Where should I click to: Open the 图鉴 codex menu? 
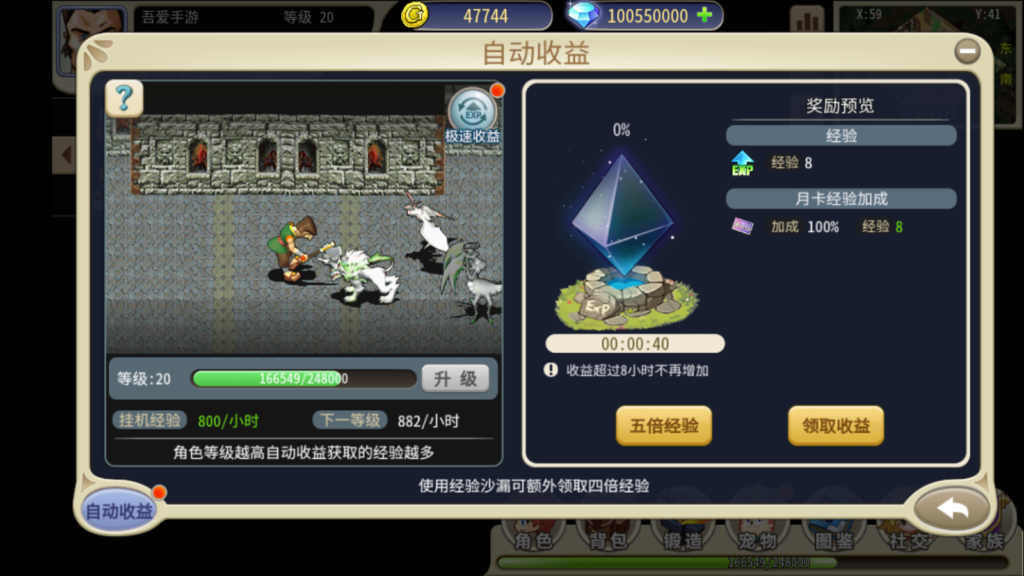coord(831,538)
